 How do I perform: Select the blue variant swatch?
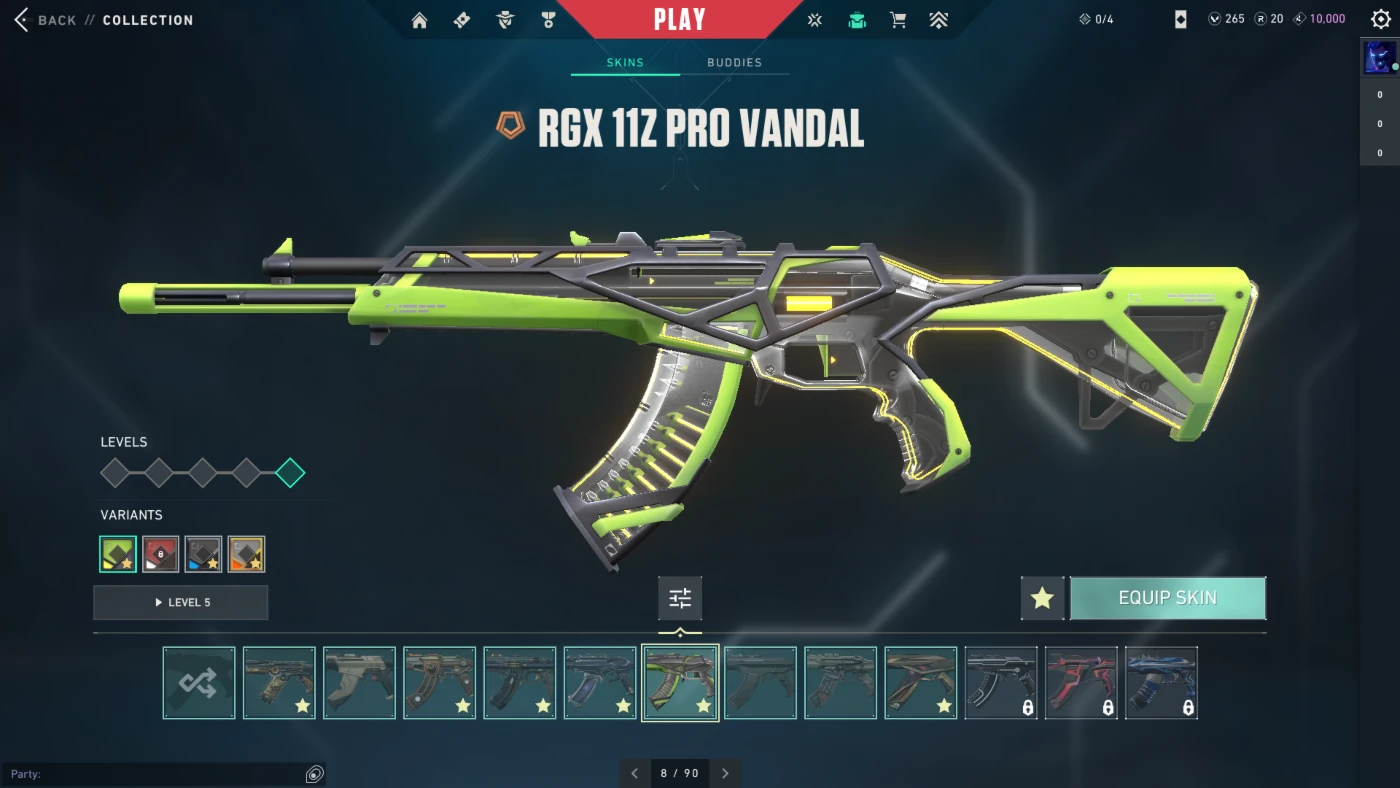pyautogui.click(x=203, y=554)
